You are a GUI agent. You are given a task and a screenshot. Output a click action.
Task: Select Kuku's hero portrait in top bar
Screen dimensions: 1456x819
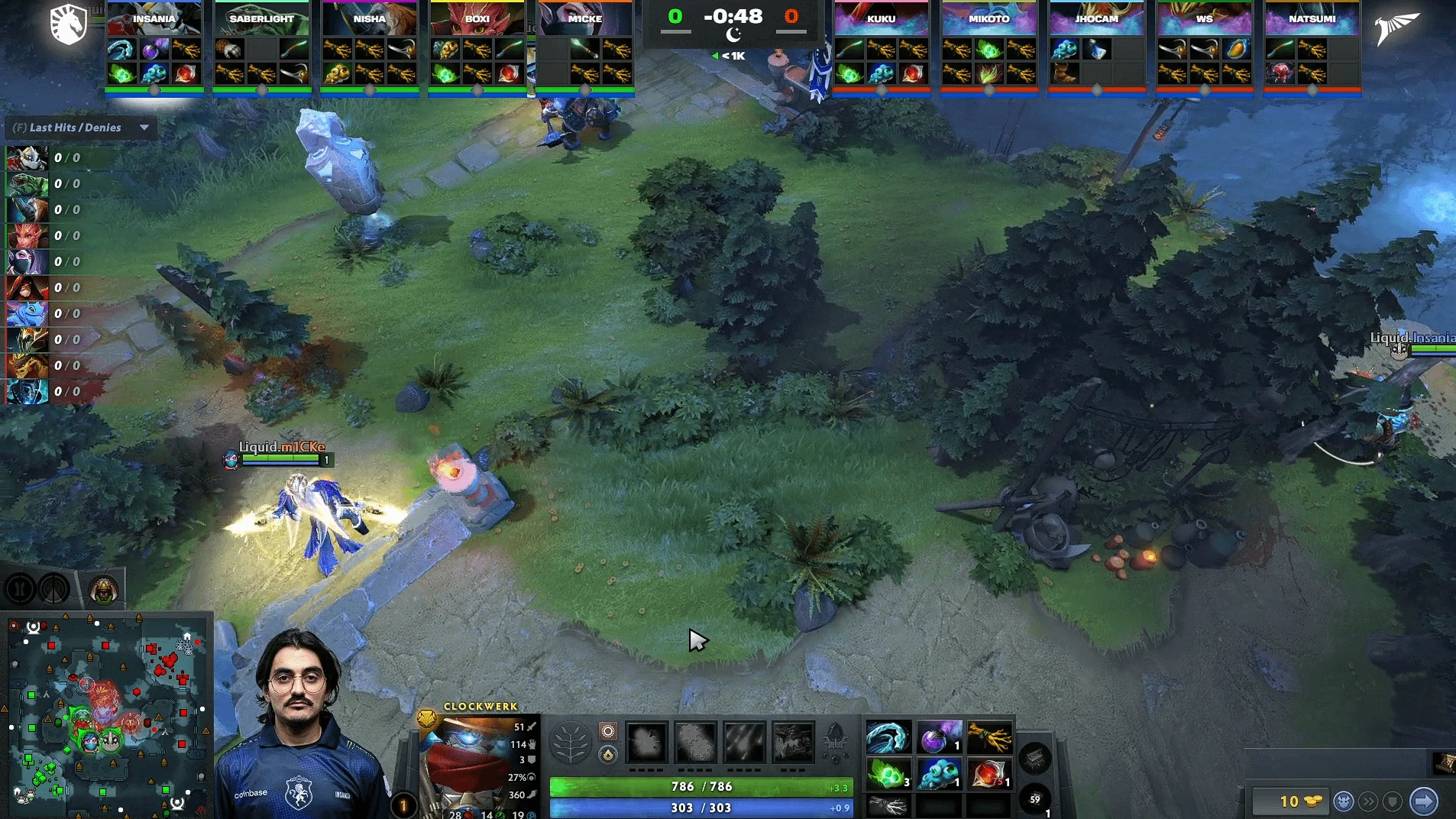pos(881,18)
